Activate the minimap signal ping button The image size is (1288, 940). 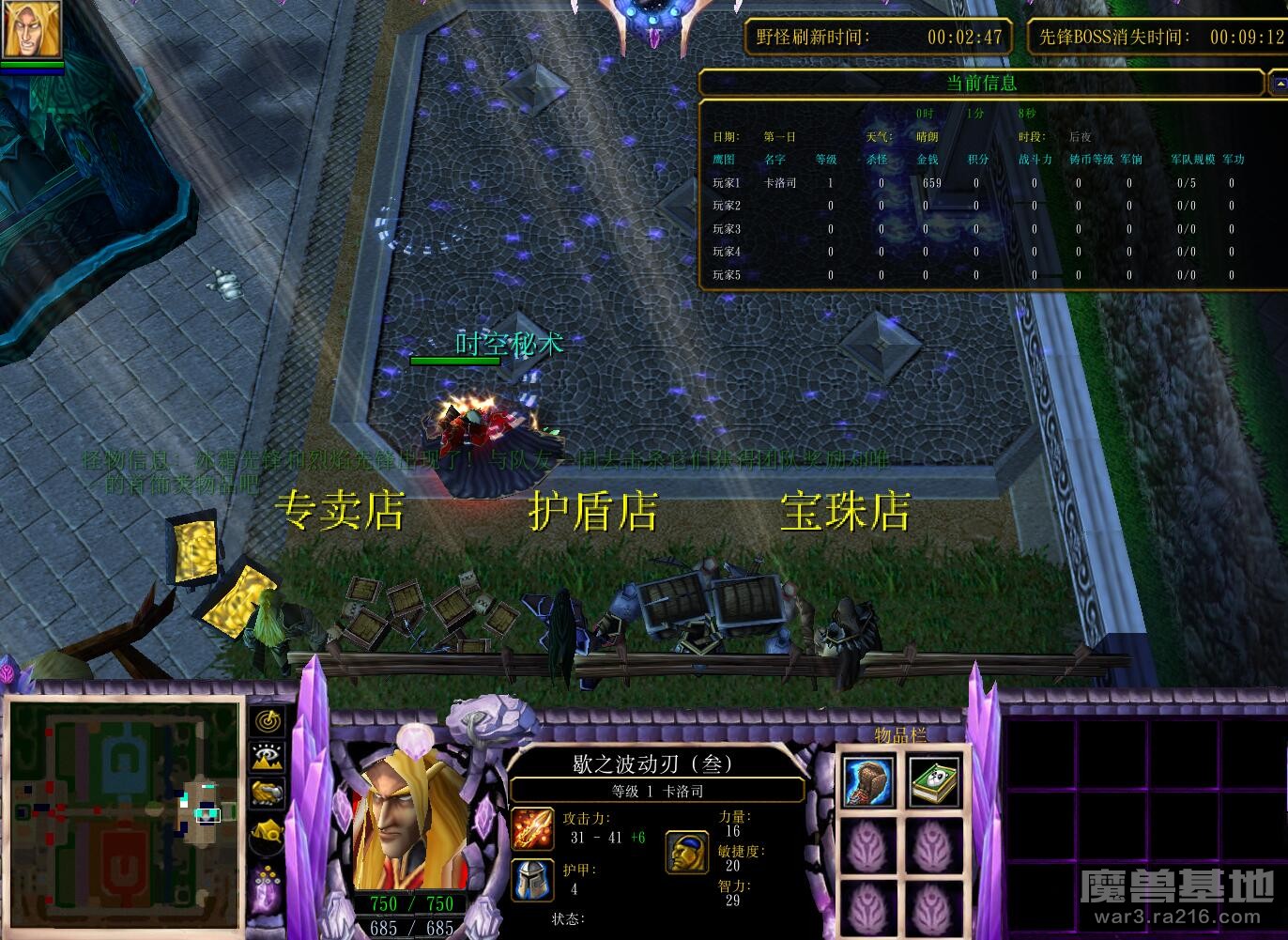(x=268, y=721)
